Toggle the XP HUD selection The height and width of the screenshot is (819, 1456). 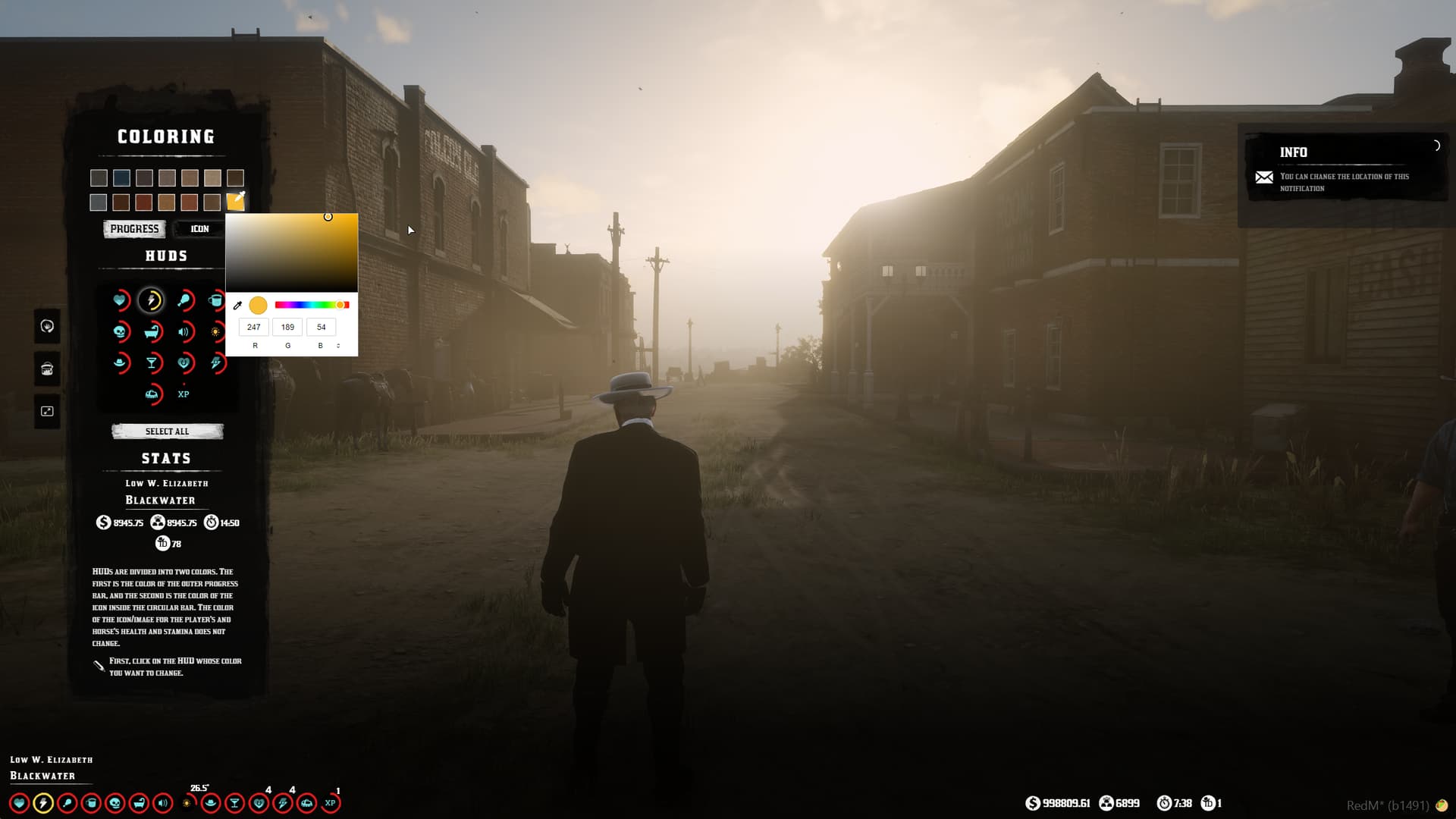pyautogui.click(x=183, y=394)
